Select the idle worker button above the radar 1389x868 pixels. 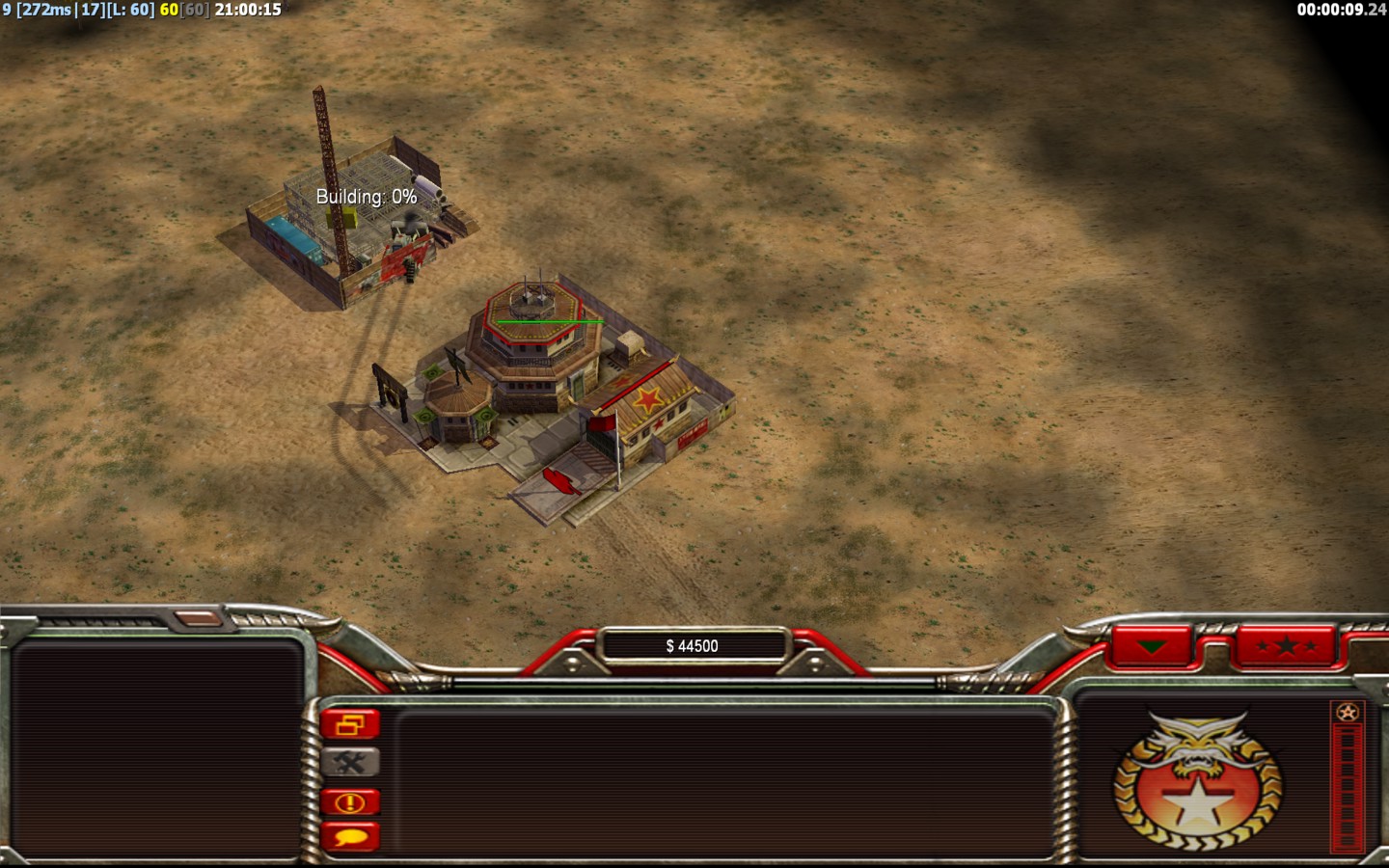pos(200,618)
